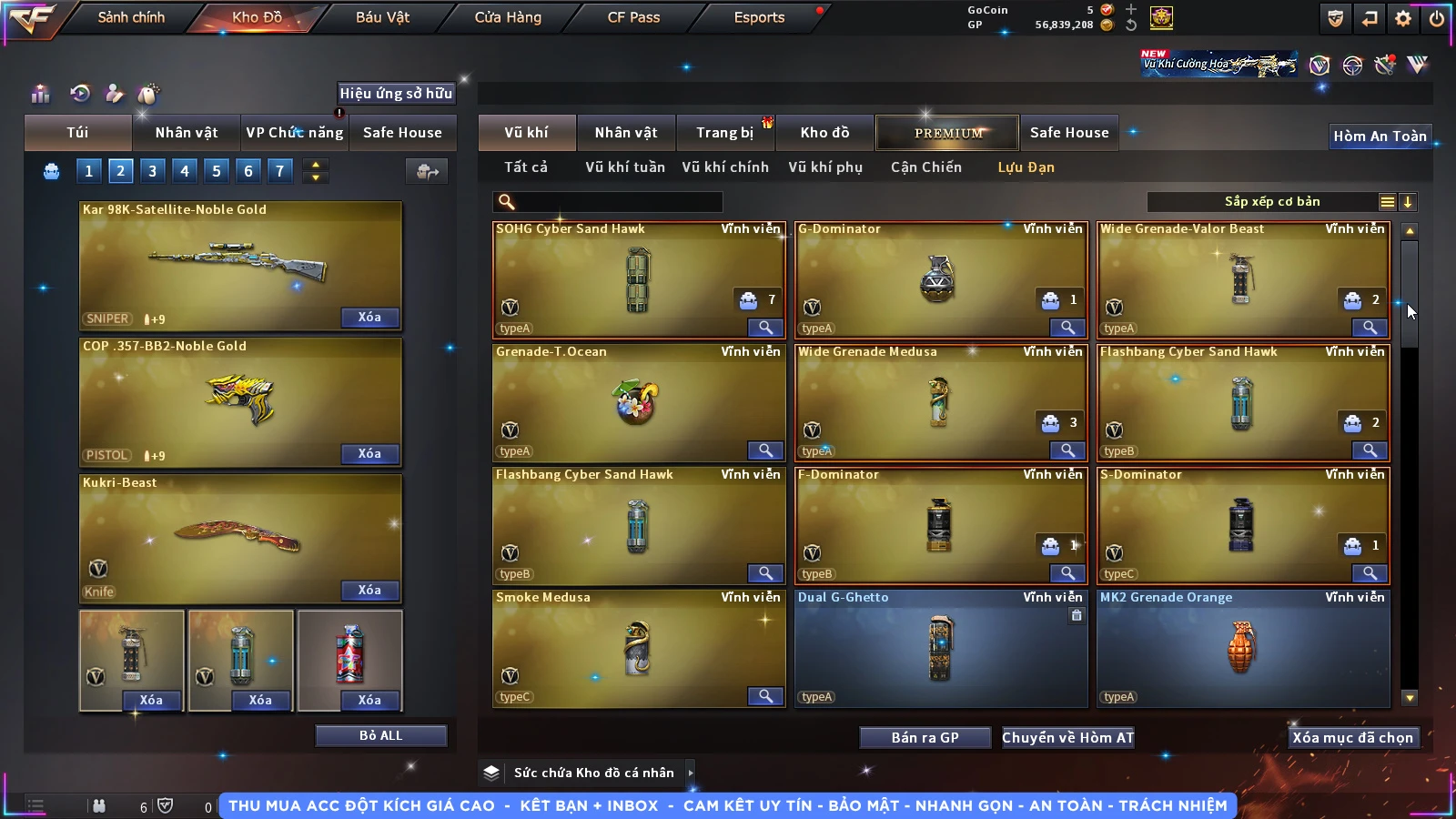Remove the Kar 98K-Satellite-Noble Gold with Xóa
The width and height of the screenshot is (1456, 819).
(369, 318)
